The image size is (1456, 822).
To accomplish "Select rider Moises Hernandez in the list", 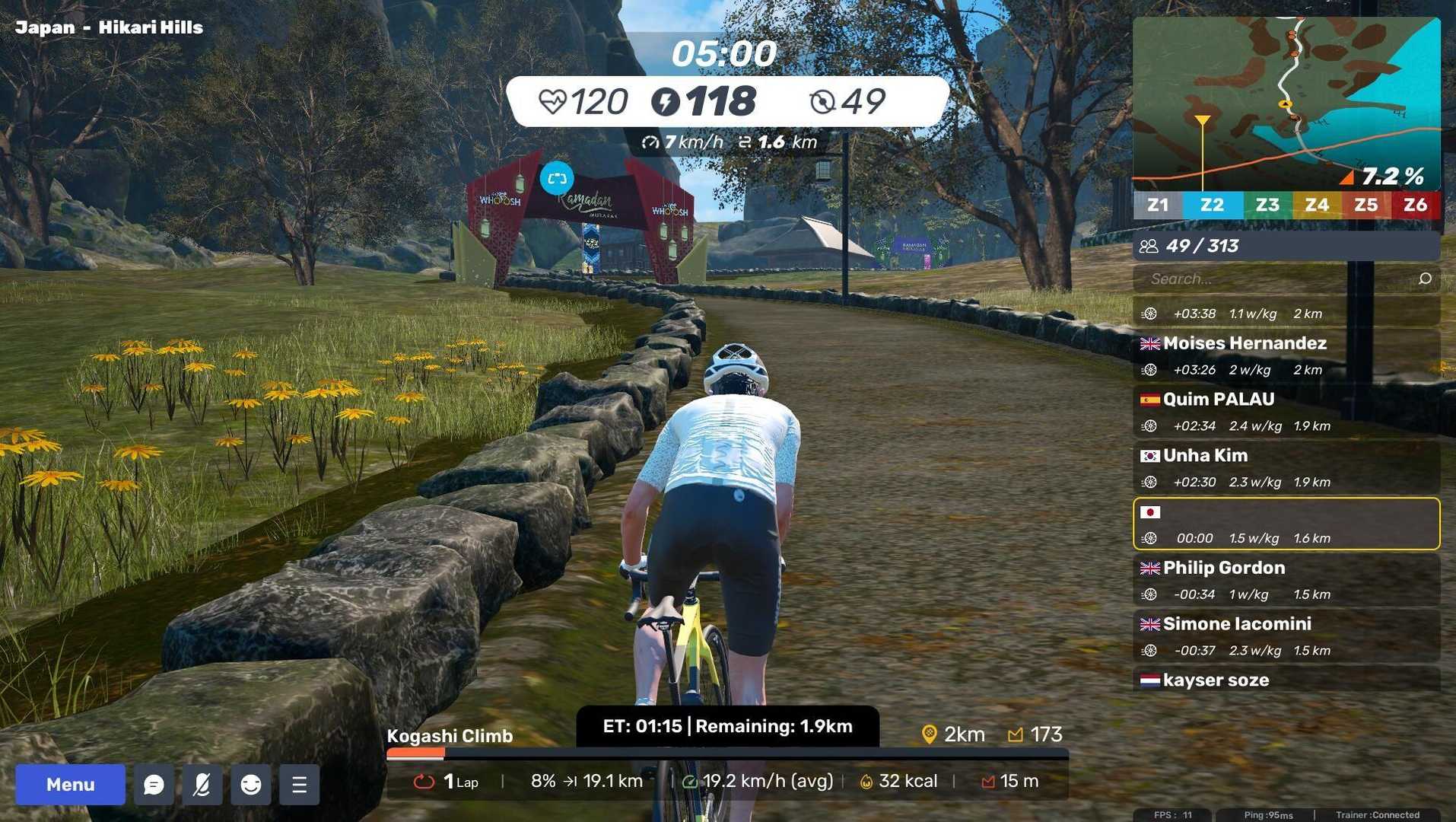I will click(1286, 355).
